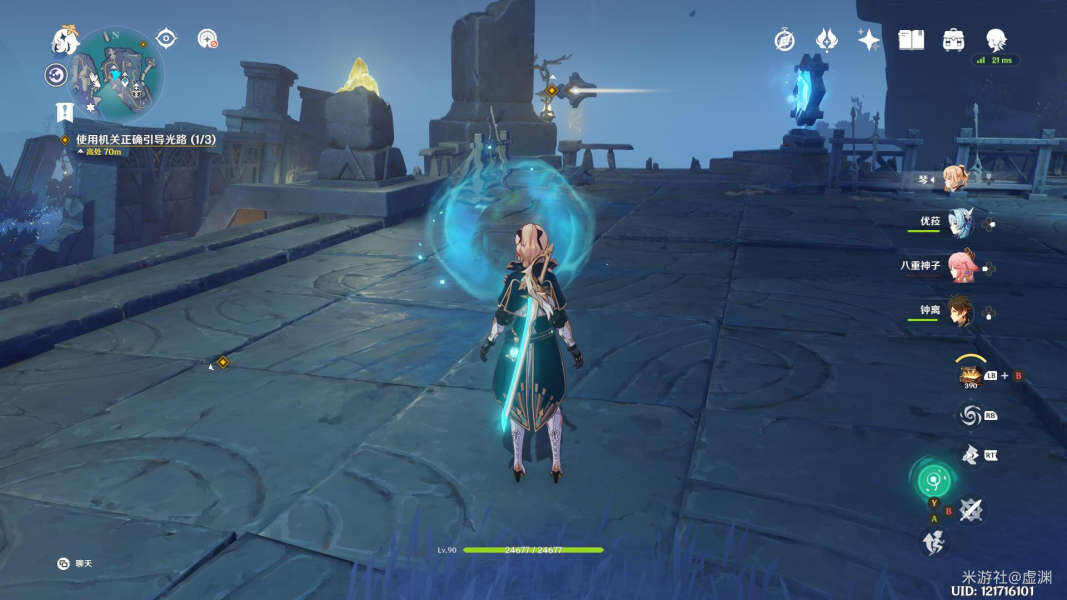The image size is (1067, 600).
Task: Trigger the crossed-swords attack icon
Action: coord(970,510)
